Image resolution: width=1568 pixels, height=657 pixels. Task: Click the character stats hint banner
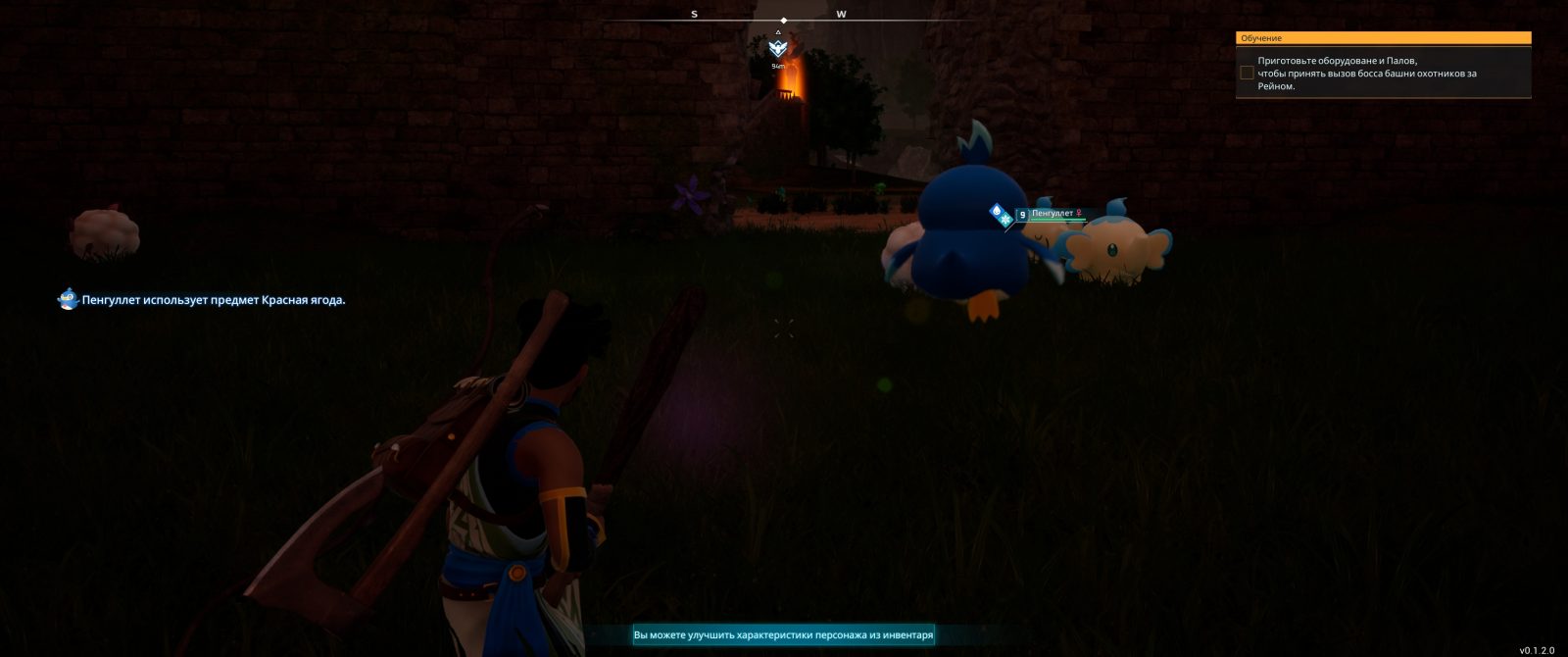[x=783, y=635]
